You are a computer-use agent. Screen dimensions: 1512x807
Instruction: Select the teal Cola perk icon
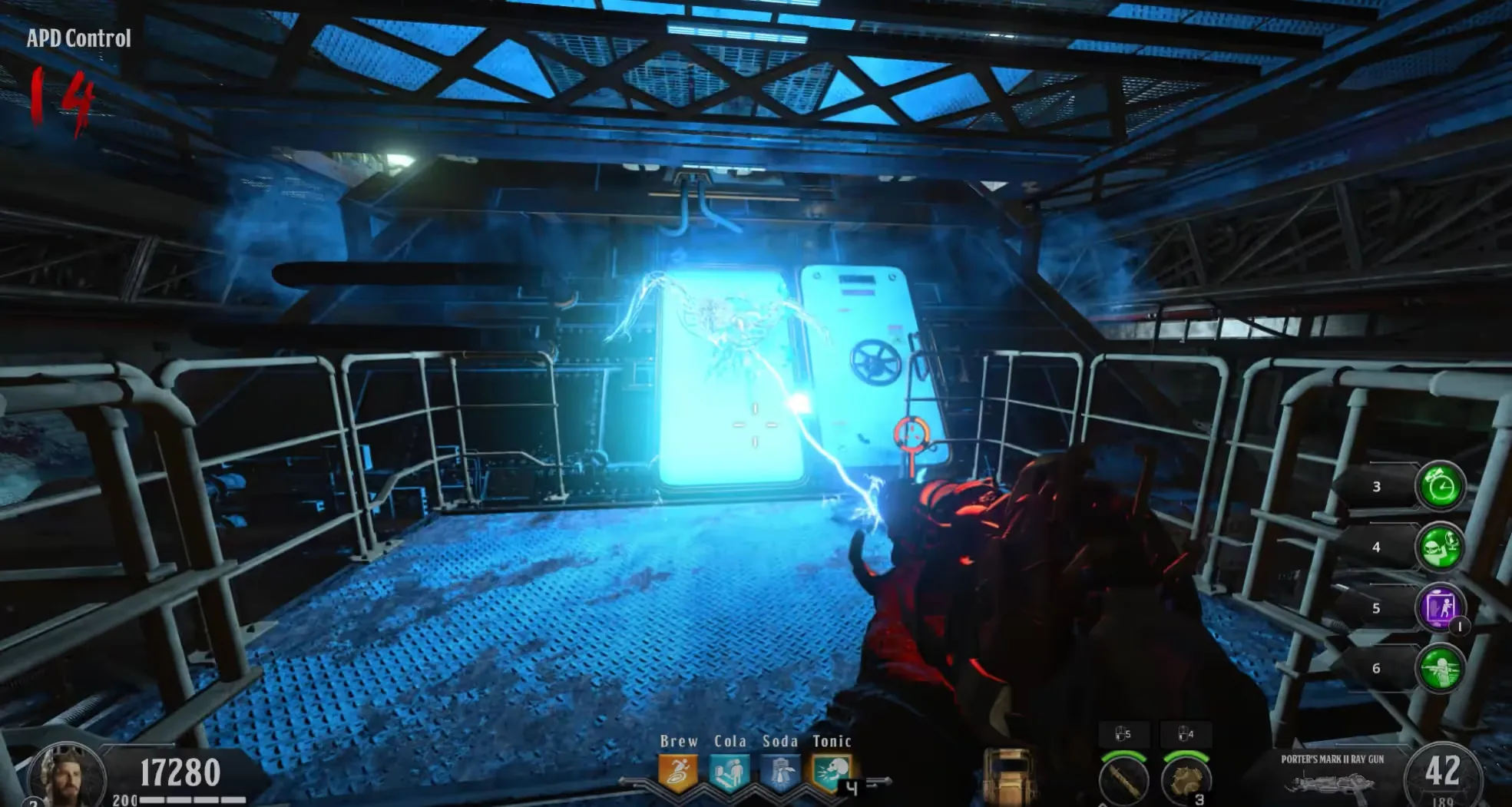[728, 774]
